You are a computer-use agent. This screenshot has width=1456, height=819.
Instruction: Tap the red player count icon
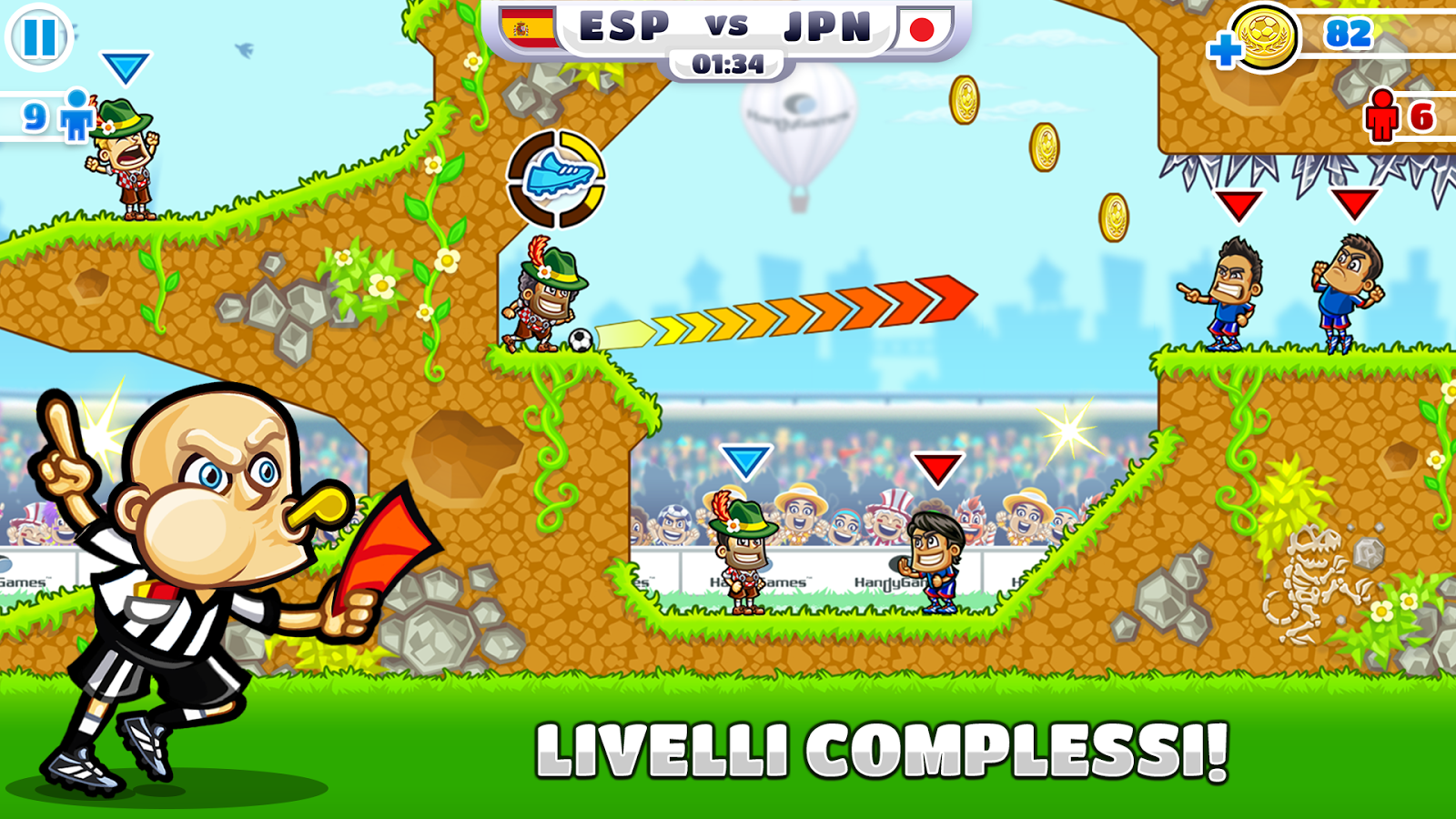(1383, 114)
